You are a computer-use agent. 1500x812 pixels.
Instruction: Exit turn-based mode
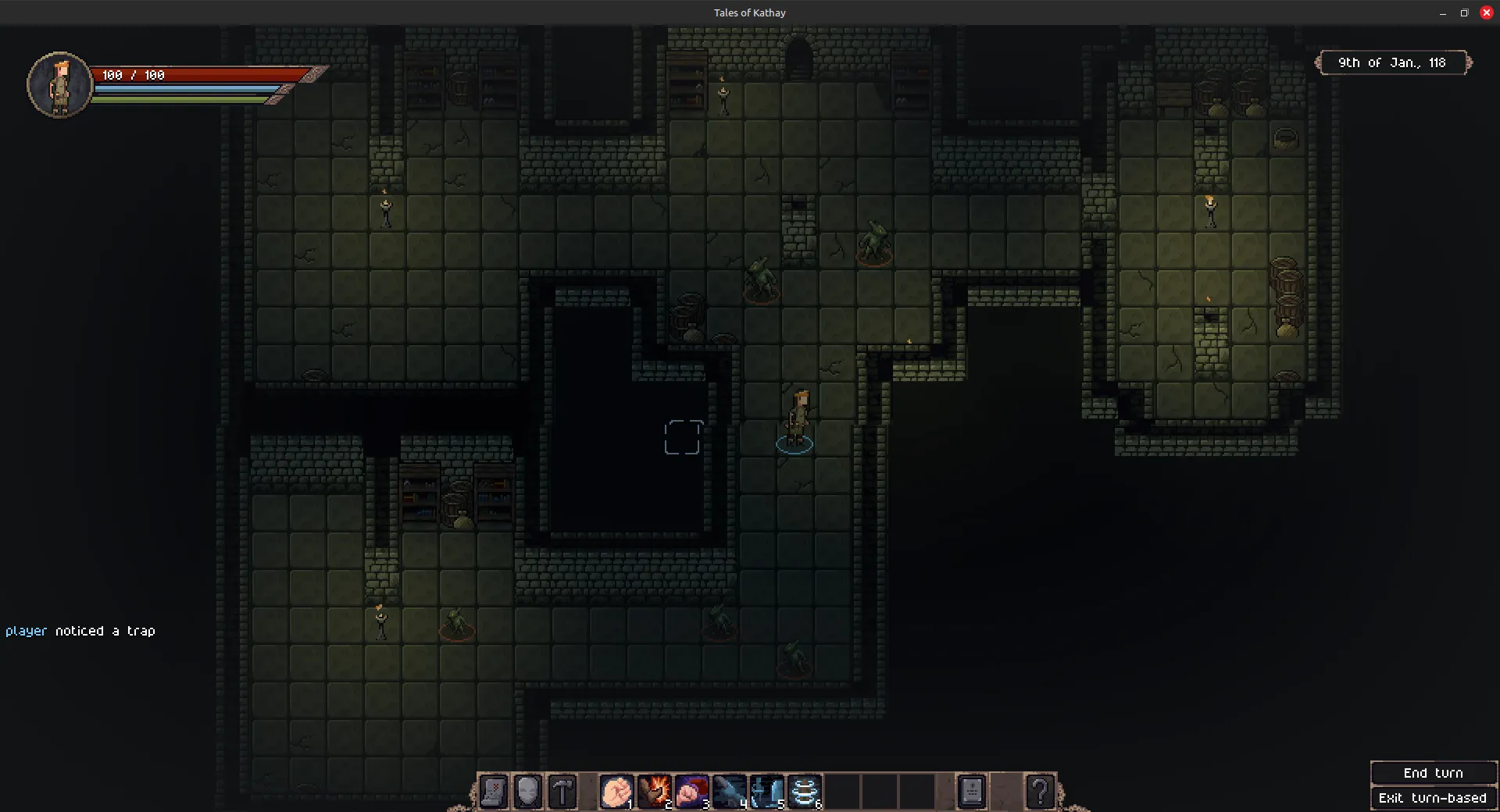coord(1433,798)
